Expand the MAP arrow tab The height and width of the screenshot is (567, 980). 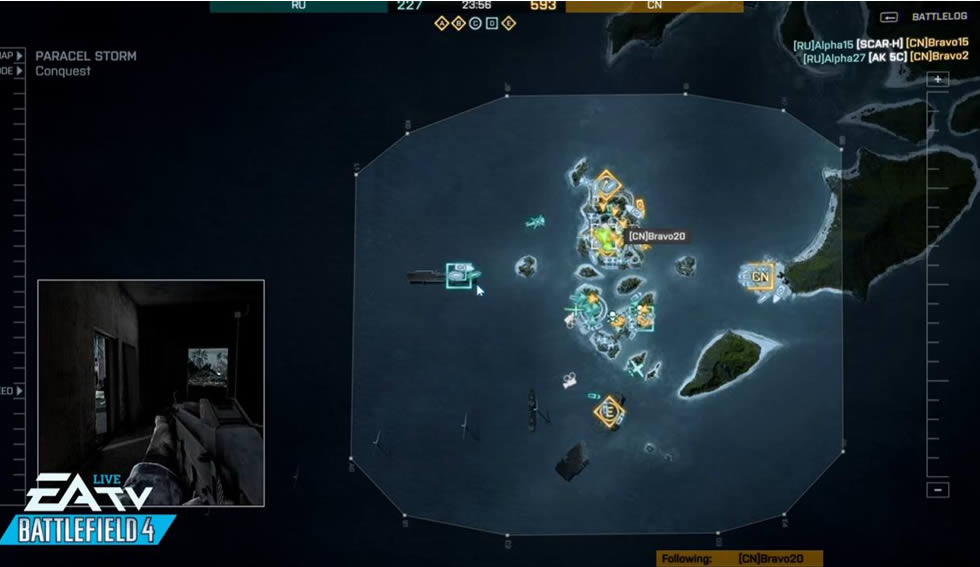tap(20, 56)
